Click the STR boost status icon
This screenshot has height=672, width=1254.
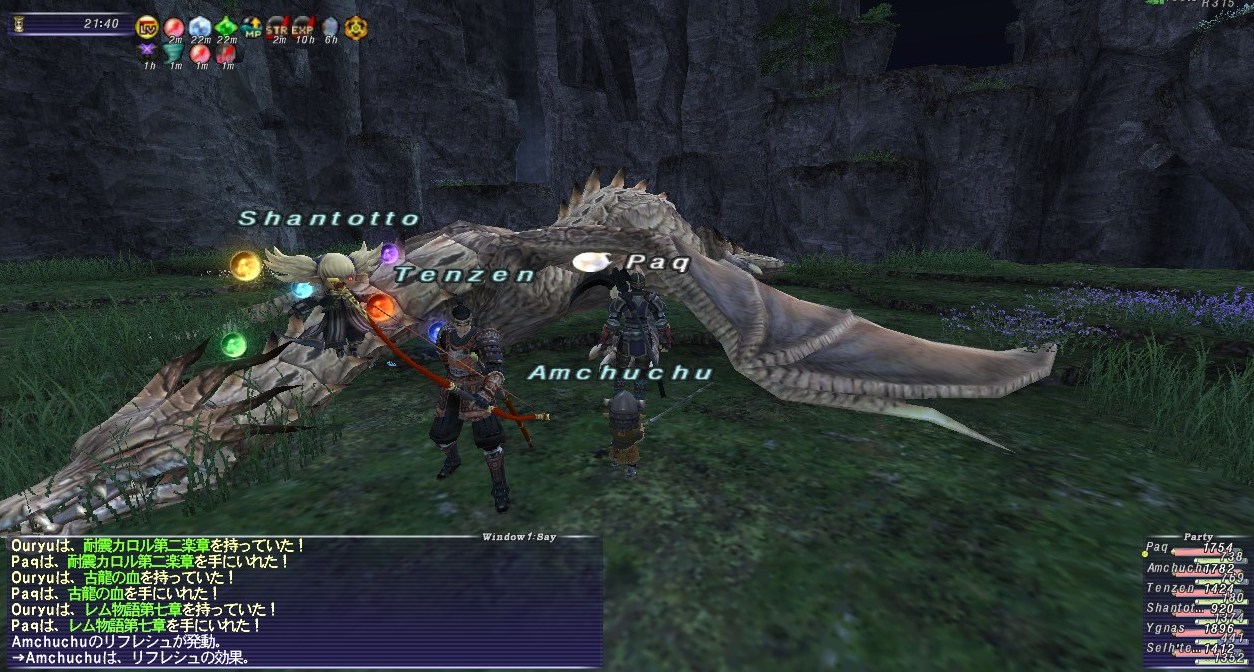pyautogui.click(x=277, y=27)
